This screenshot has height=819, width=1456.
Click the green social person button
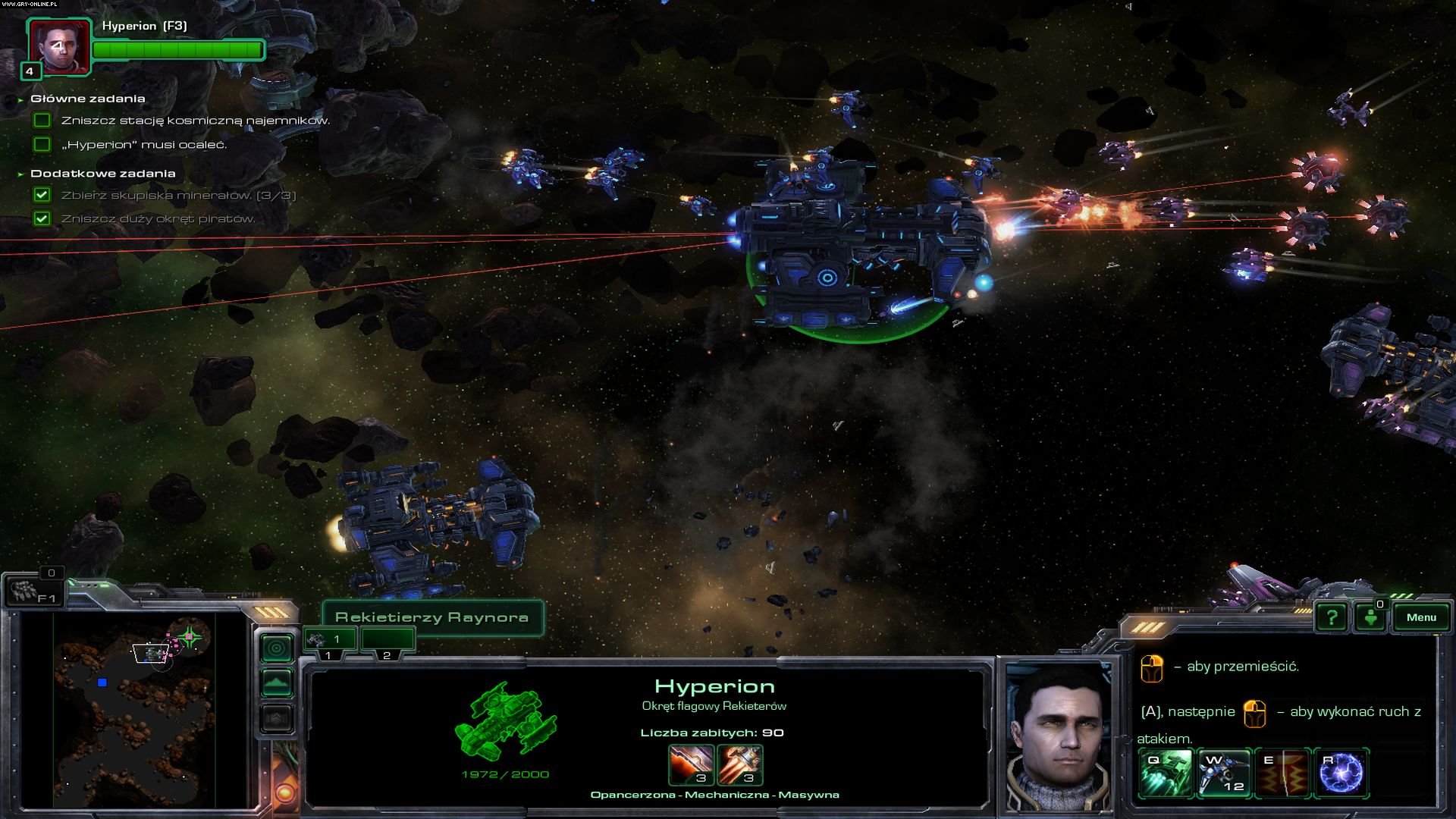[1370, 617]
